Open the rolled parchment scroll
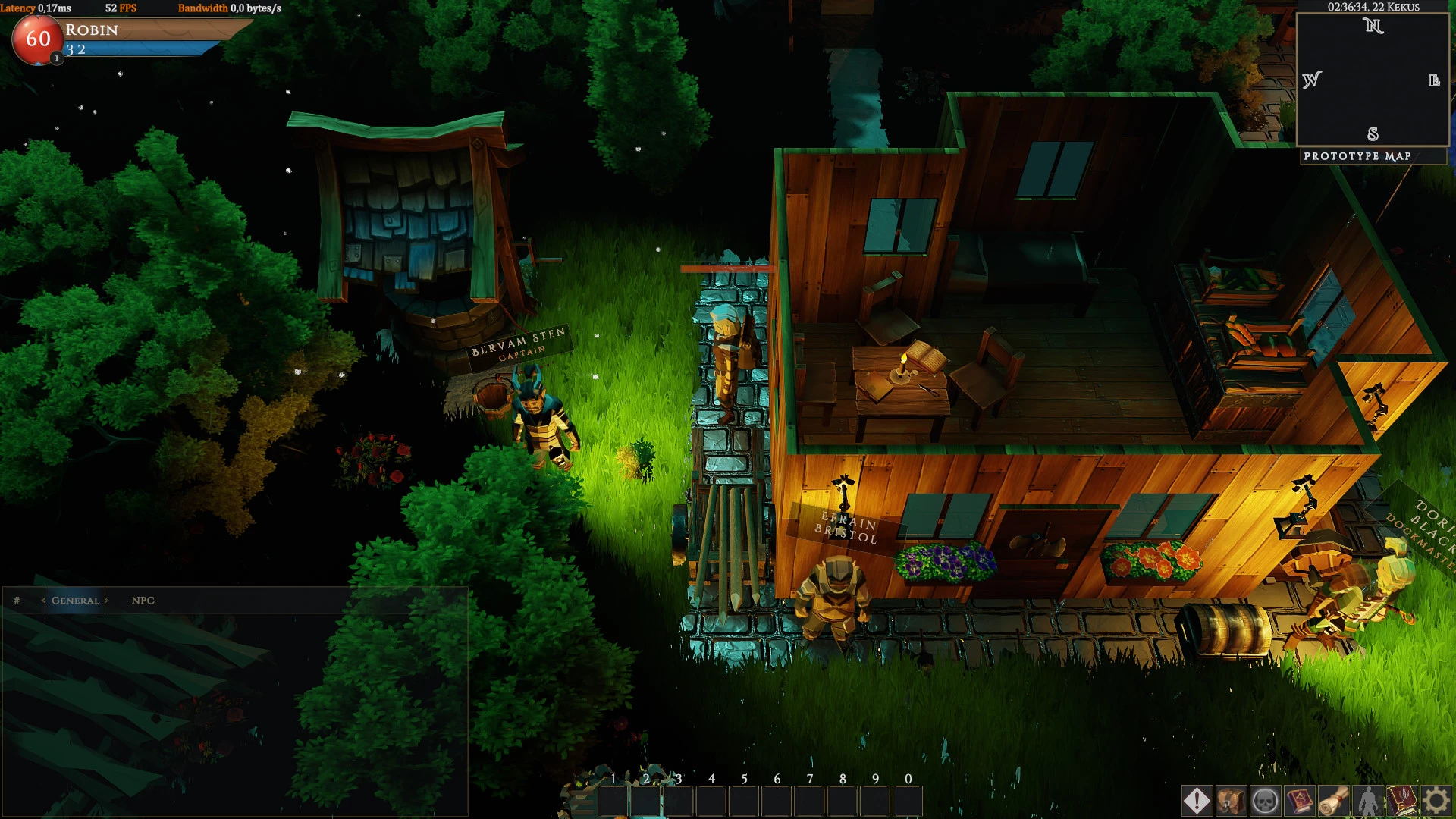Image resolution: width=1456 pixels, height=819 pixels. click(x=1333, y=801)
